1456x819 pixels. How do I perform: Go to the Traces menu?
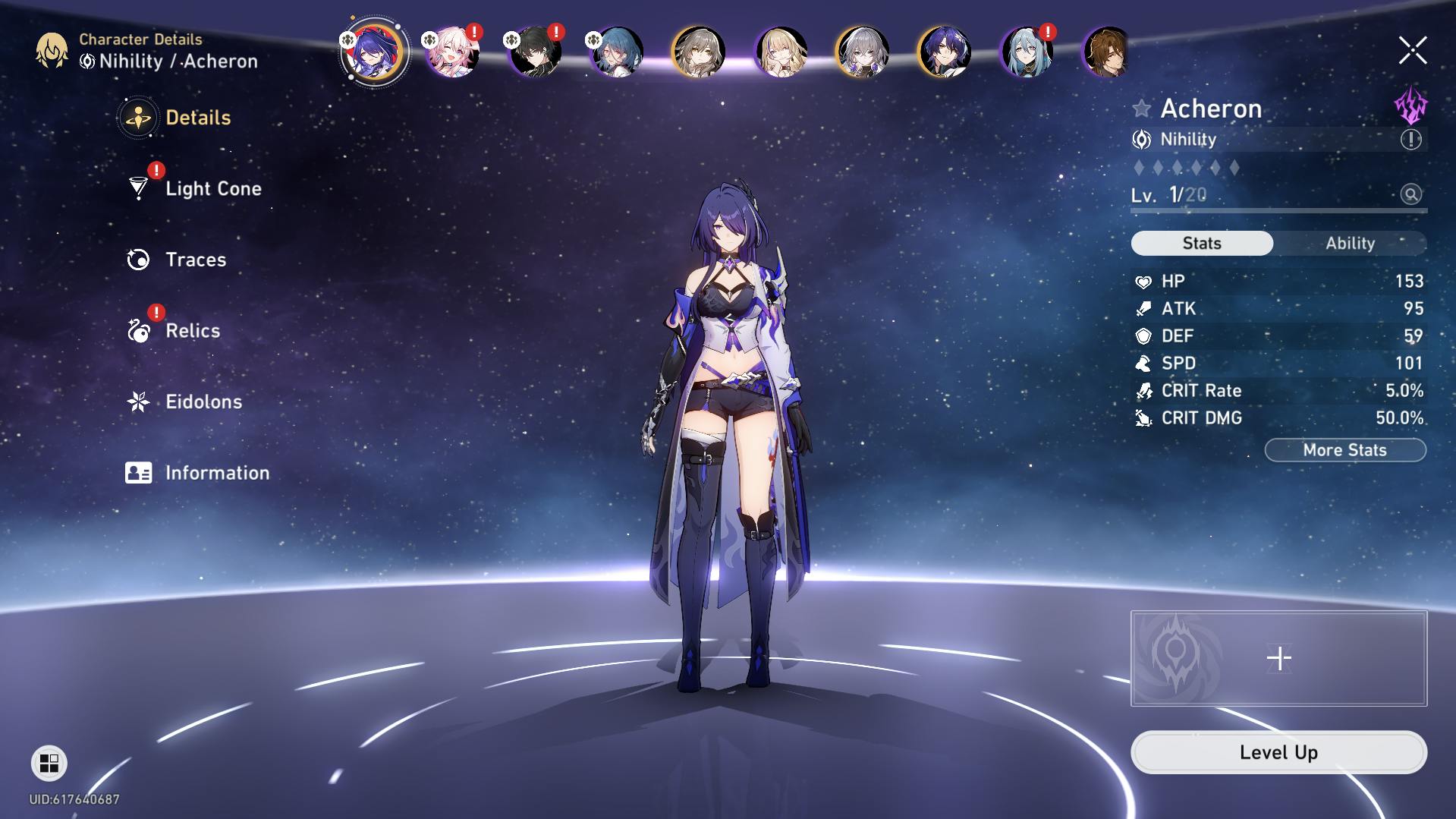(x=195, y=260)
